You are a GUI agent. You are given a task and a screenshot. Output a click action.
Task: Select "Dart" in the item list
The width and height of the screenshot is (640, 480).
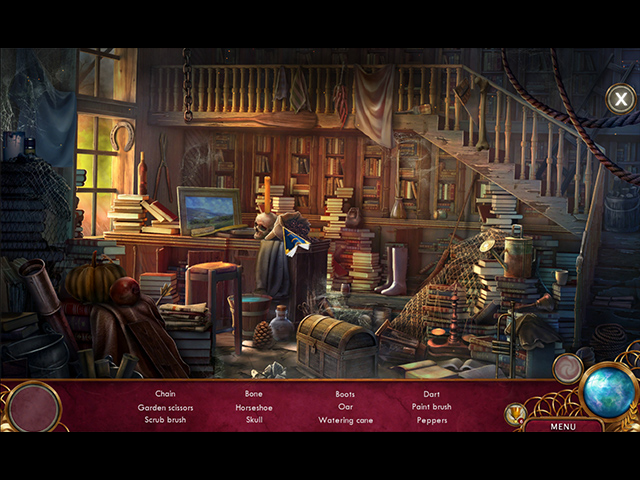coord(431,394)
